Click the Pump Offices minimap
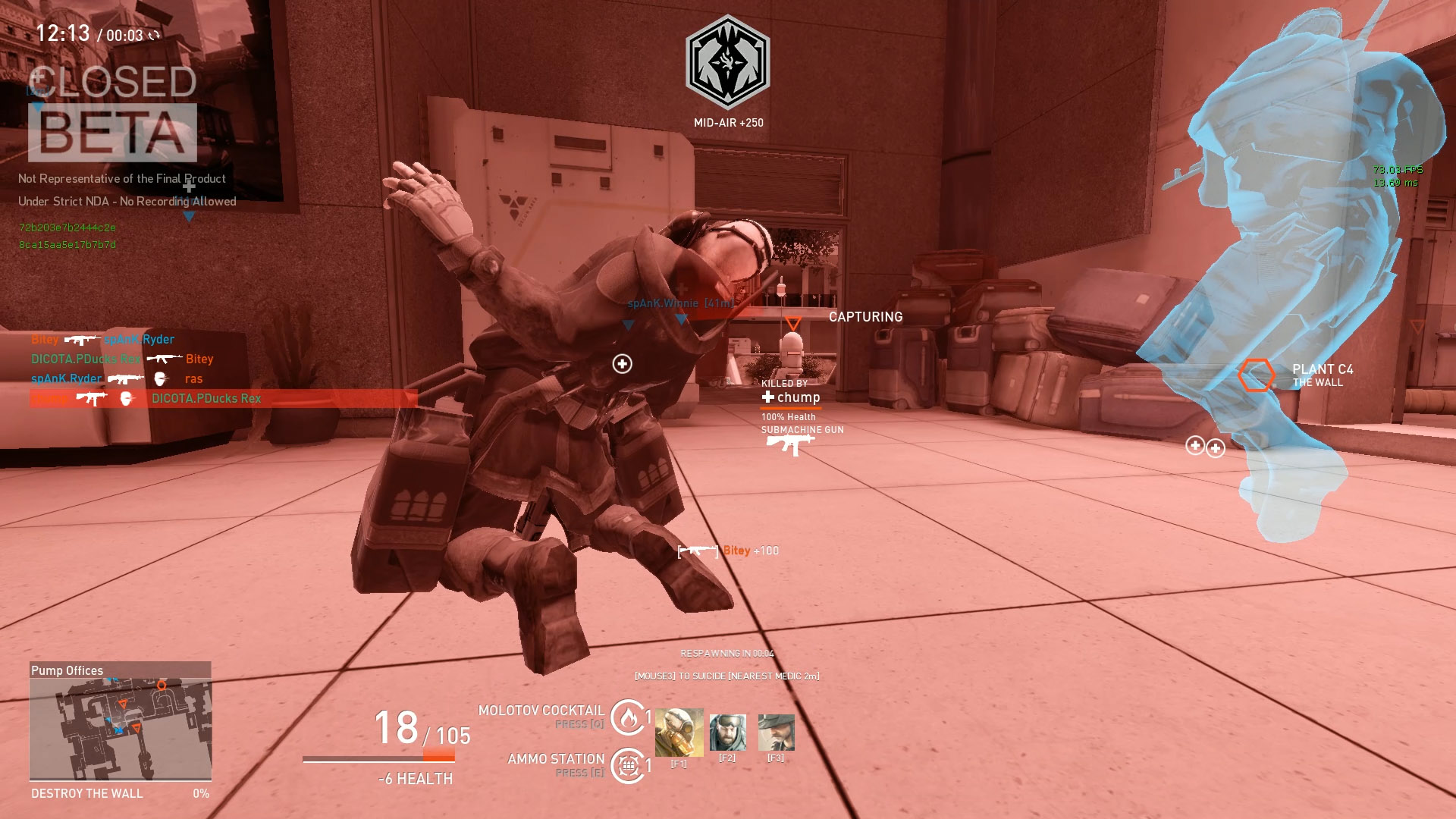The image size is (1456, 819). coord(120,728)
